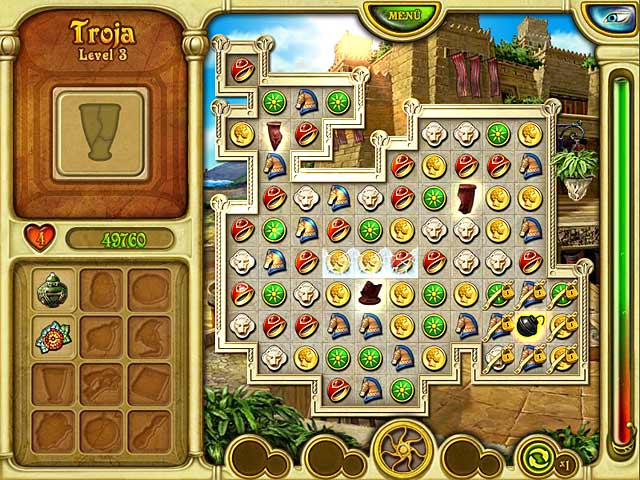Viewport: 640px width, 480px height.
Task: Select the pointed dark-red vase shard tile
Action: tap(274, 133)
